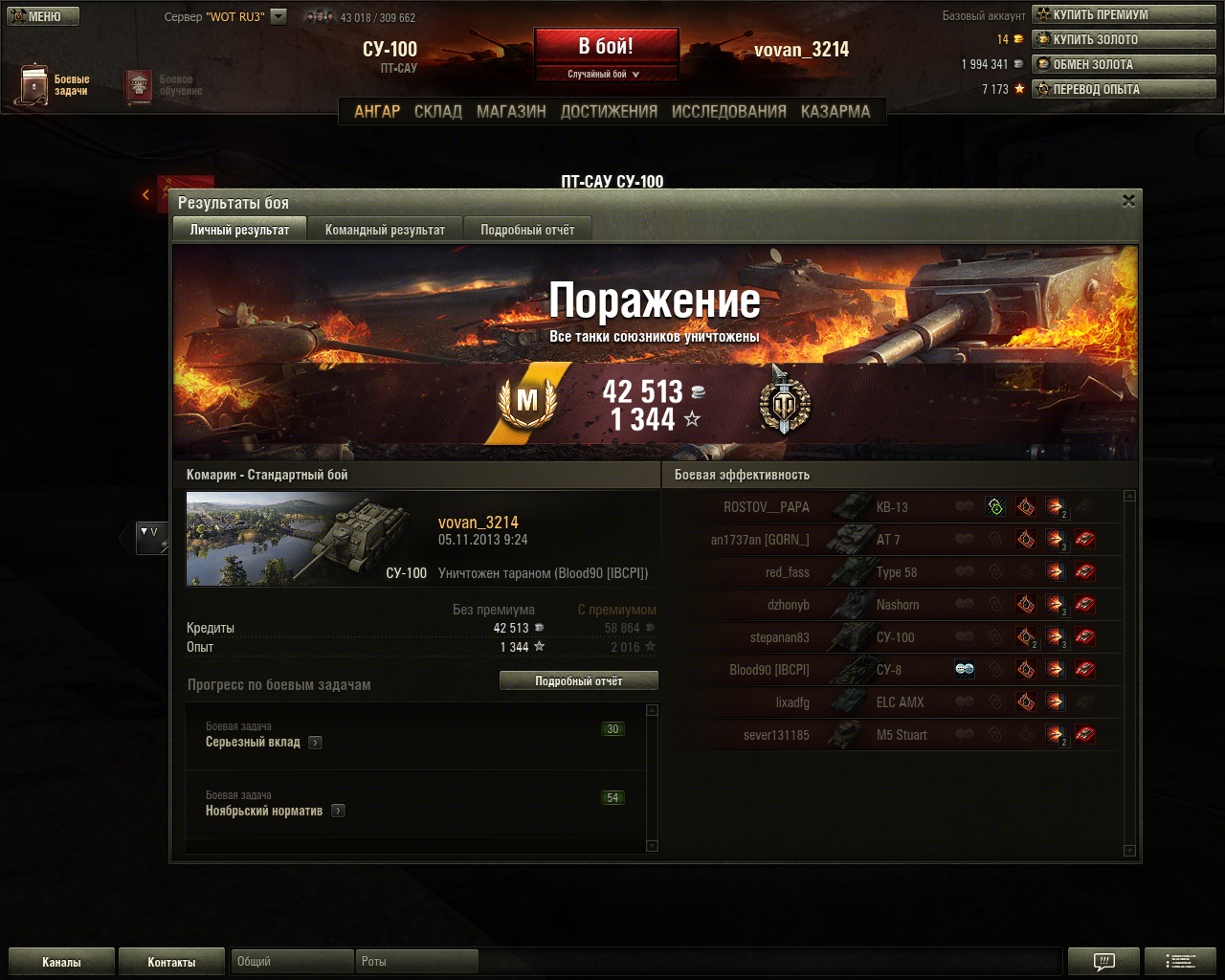
Task: Select Перевод опыта button
Action: point(1123,89)
